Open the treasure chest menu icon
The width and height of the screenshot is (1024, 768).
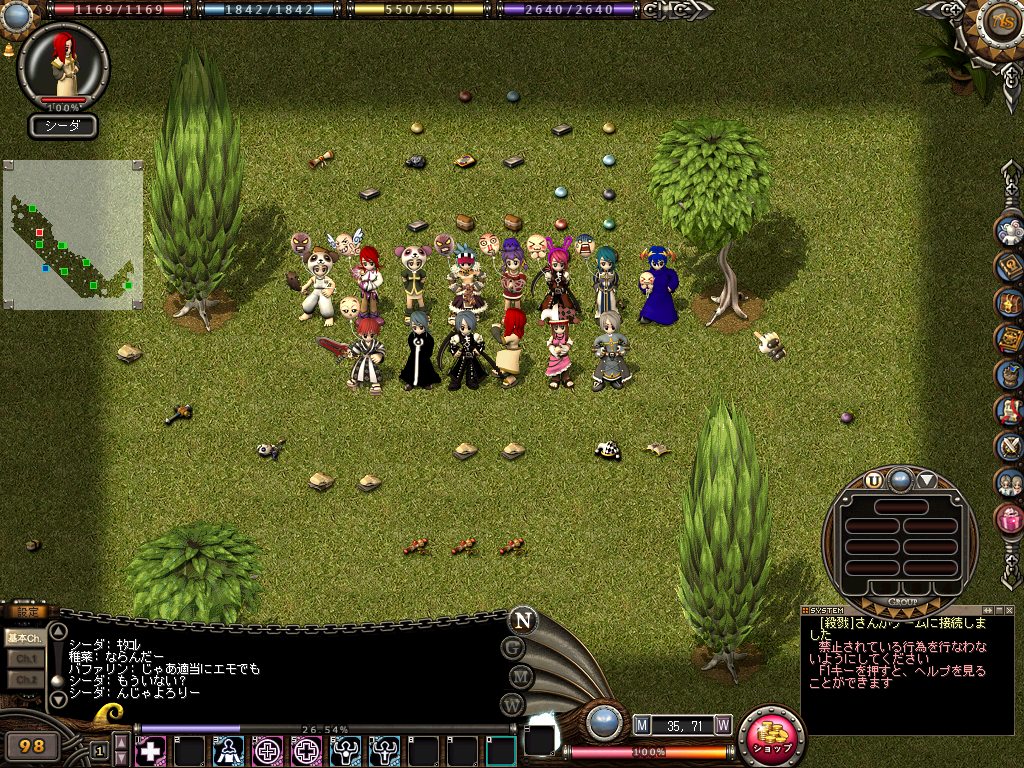[1009, 302]
